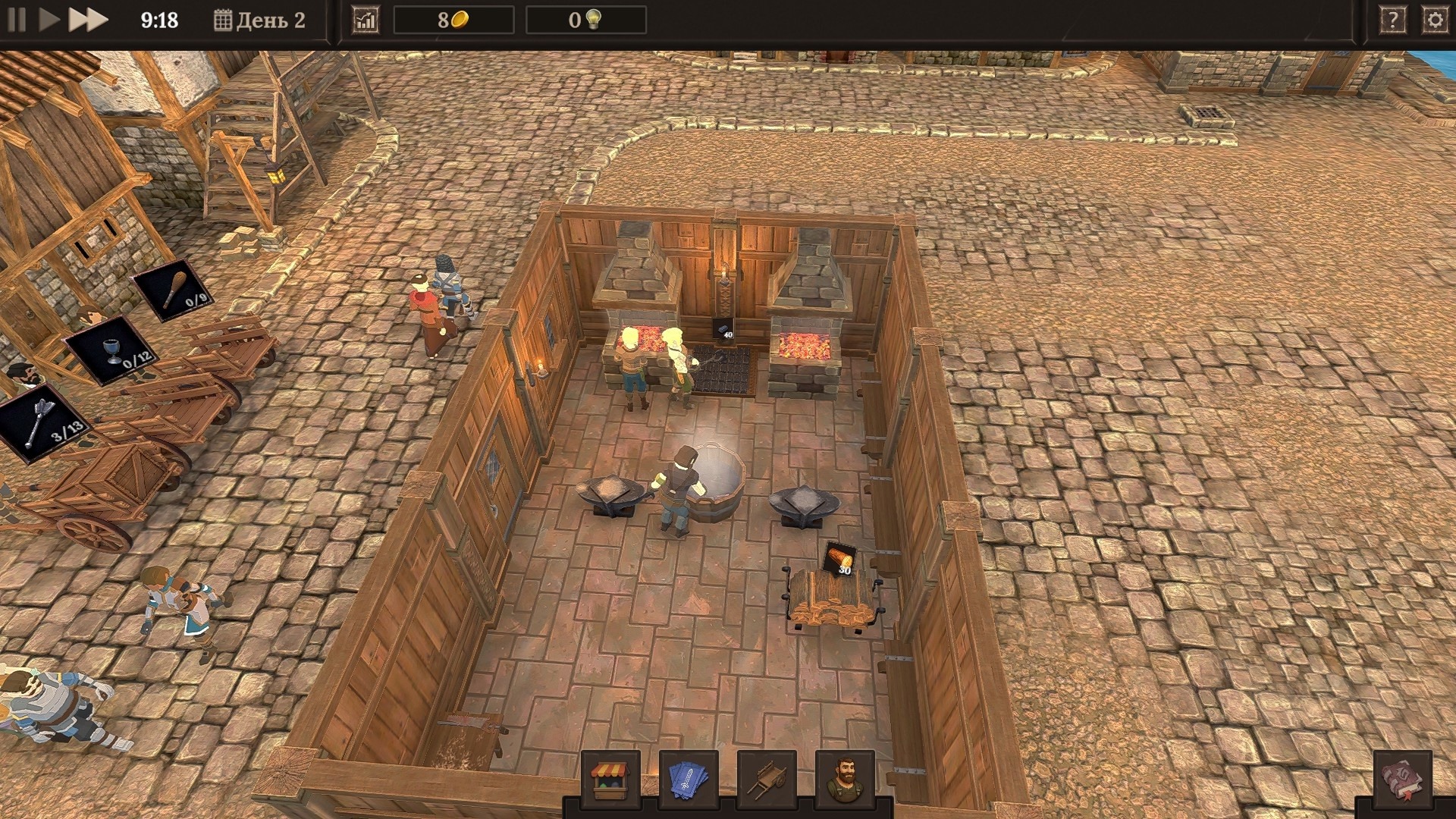
Task: Open the market stall shop menu
Action: (610, 780)
